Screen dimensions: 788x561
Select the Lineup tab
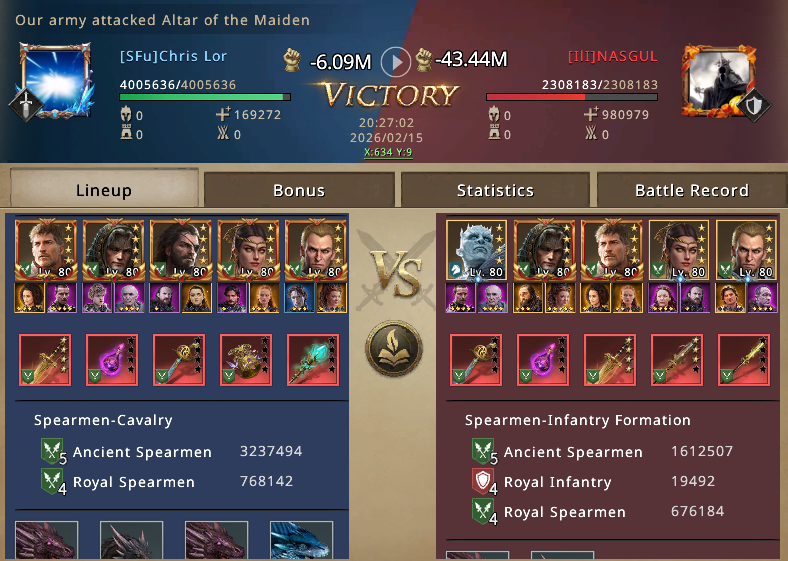coord(104,190)
